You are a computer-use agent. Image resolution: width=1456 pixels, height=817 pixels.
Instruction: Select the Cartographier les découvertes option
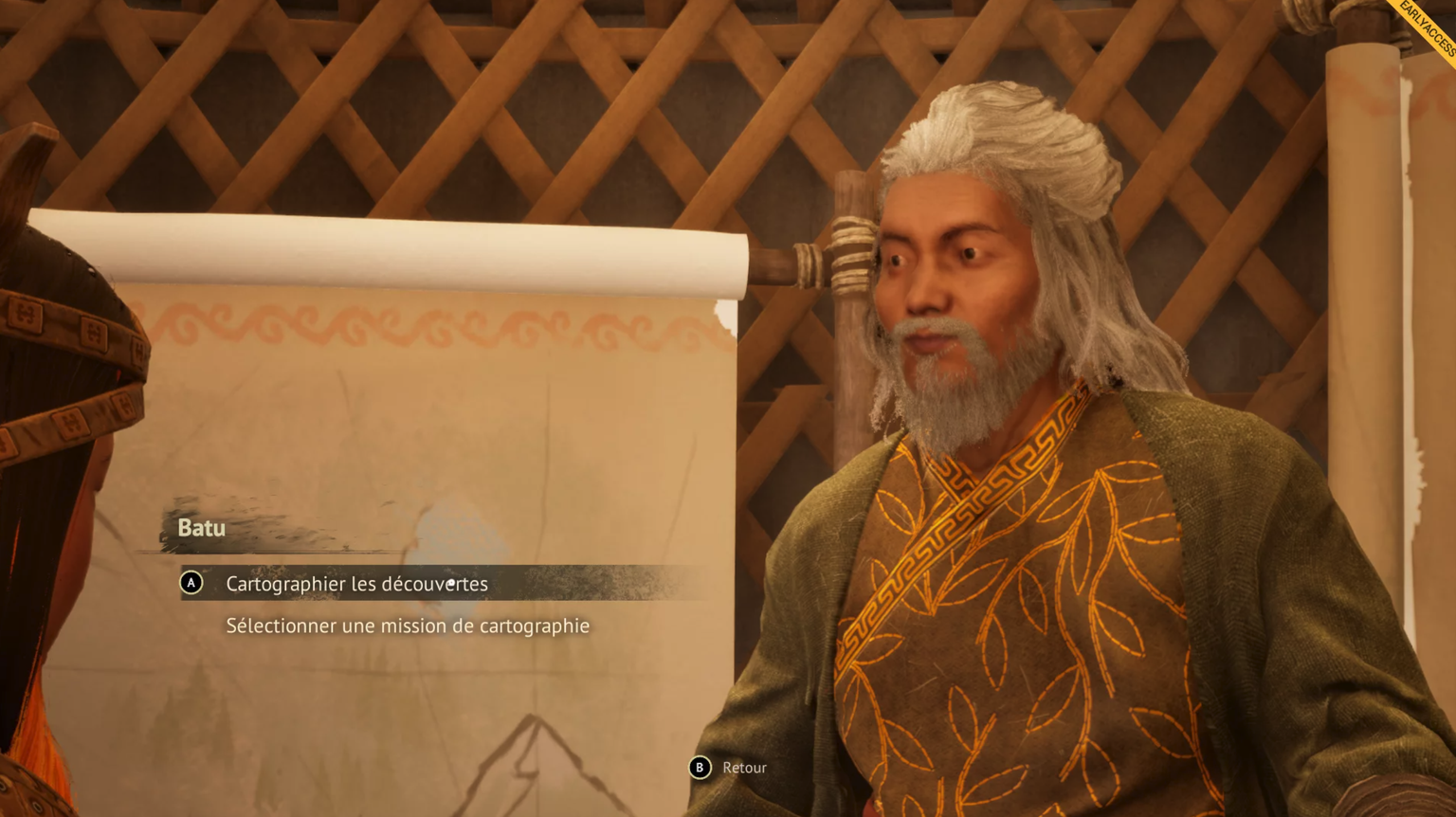[355, 584]
